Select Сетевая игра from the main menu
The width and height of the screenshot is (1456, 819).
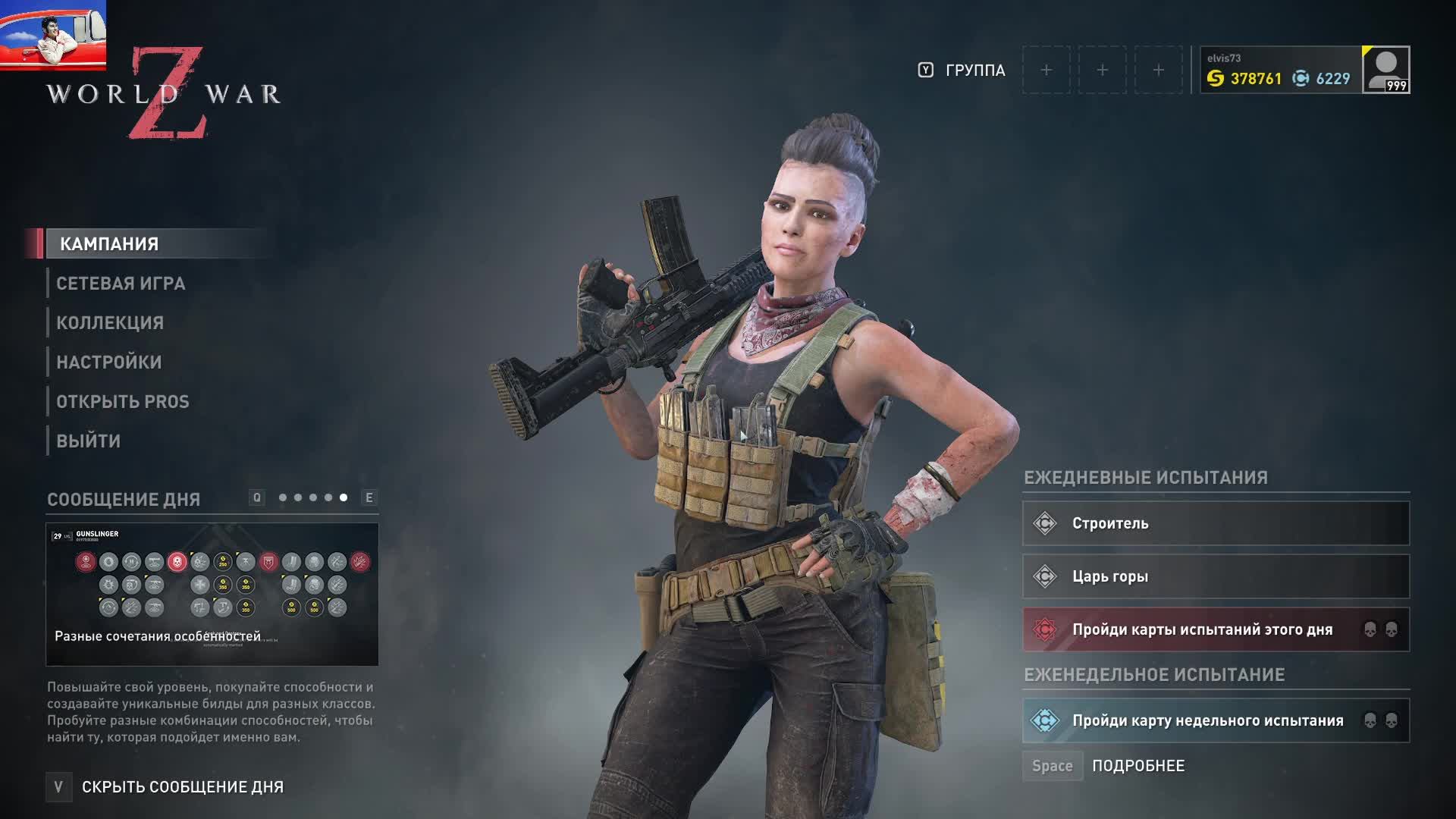pyautogui.click(x=121, y=284)
